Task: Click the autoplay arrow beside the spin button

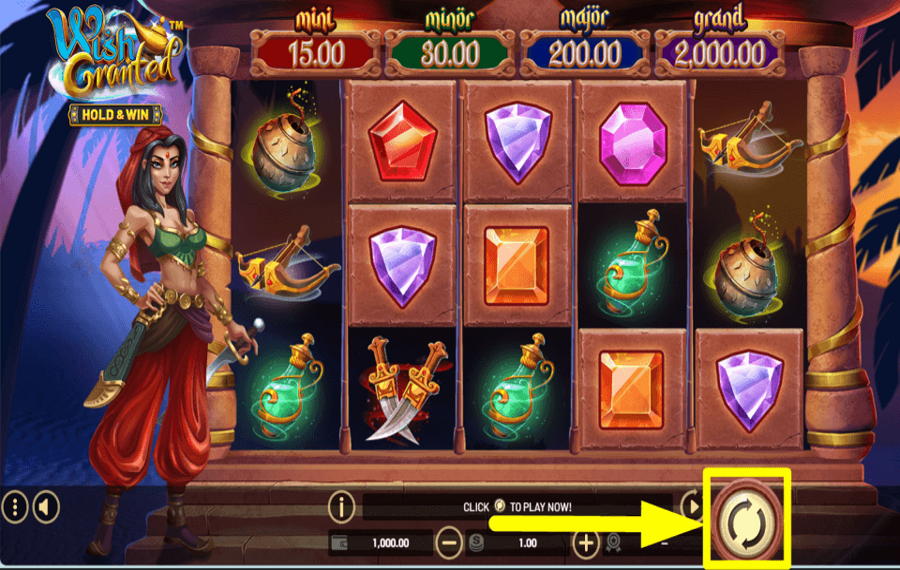Action: pyautogui.click(x=691, y=505)
